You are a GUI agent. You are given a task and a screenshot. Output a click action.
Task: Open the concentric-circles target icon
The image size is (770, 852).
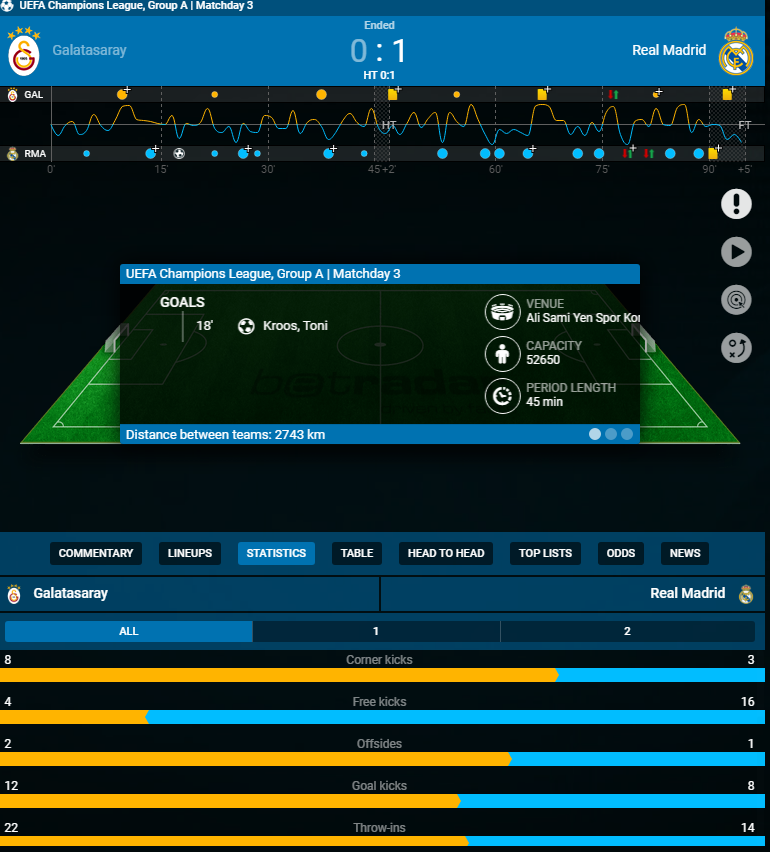[736, 300]
